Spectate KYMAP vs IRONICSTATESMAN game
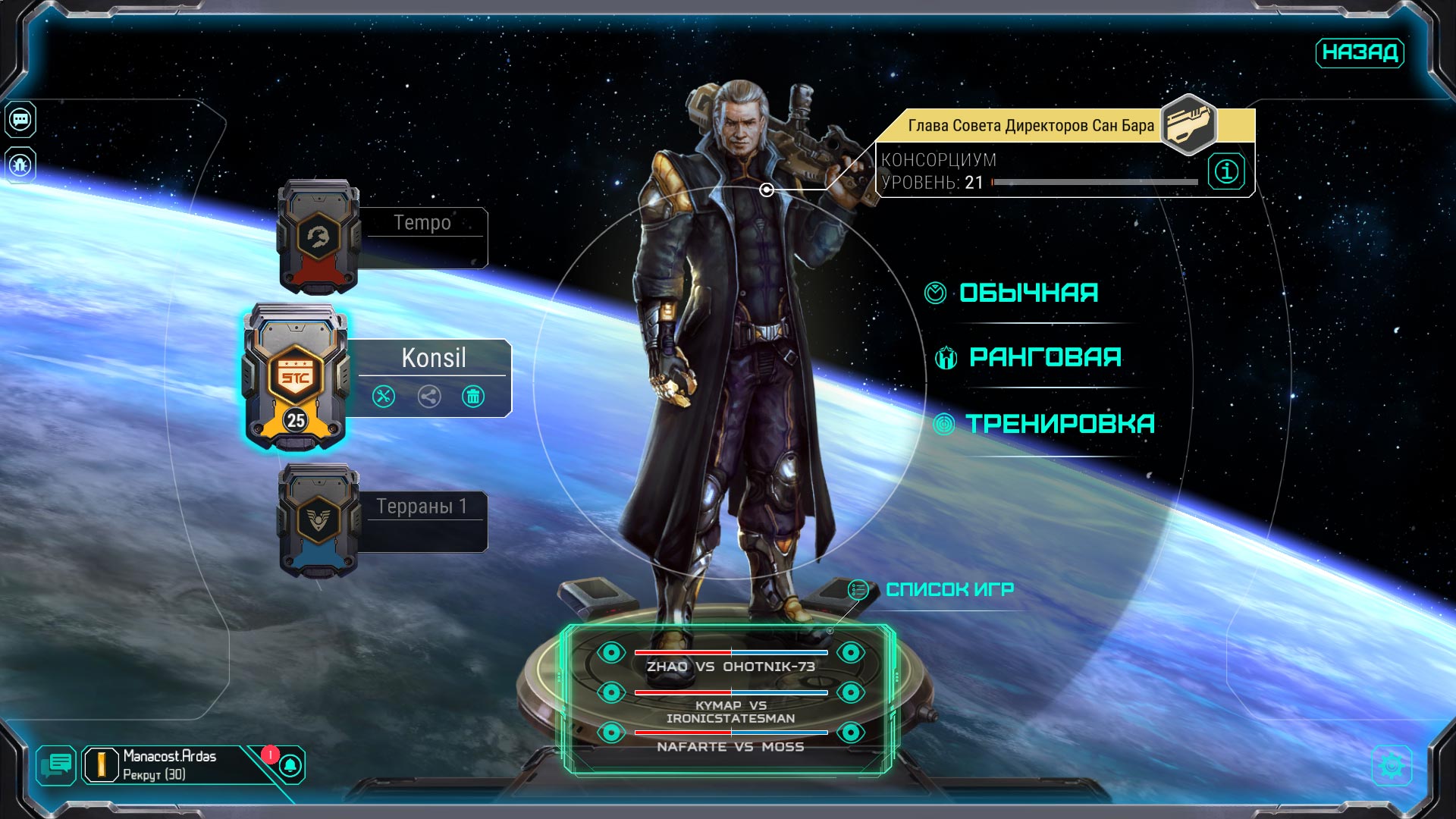This screenshot has width=1456, height=819. [611, 692]
